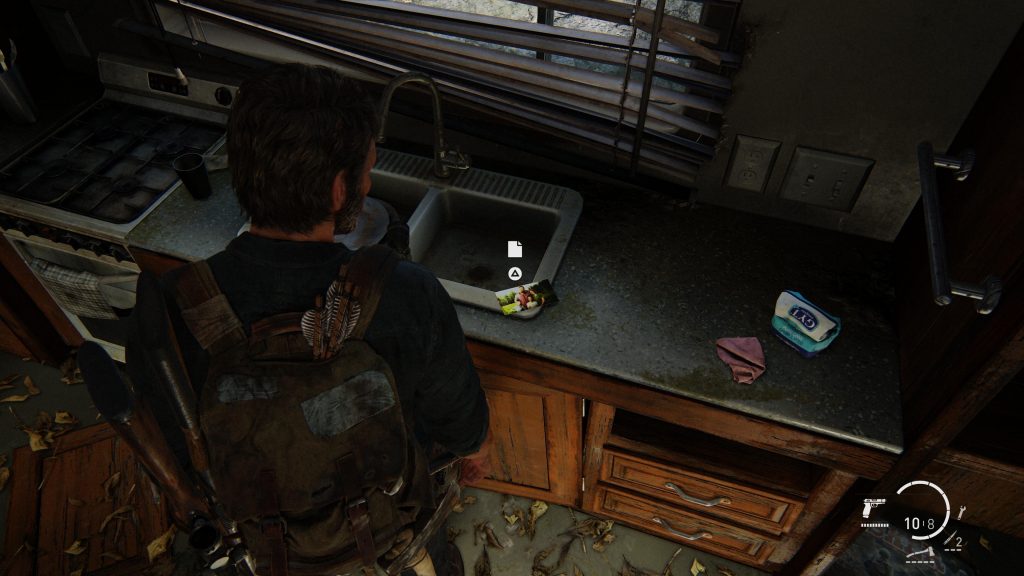This screenshot has width=1024, height=576.
Task: Click the wrench icon in the HUD
Action: (x=962, y=512)
